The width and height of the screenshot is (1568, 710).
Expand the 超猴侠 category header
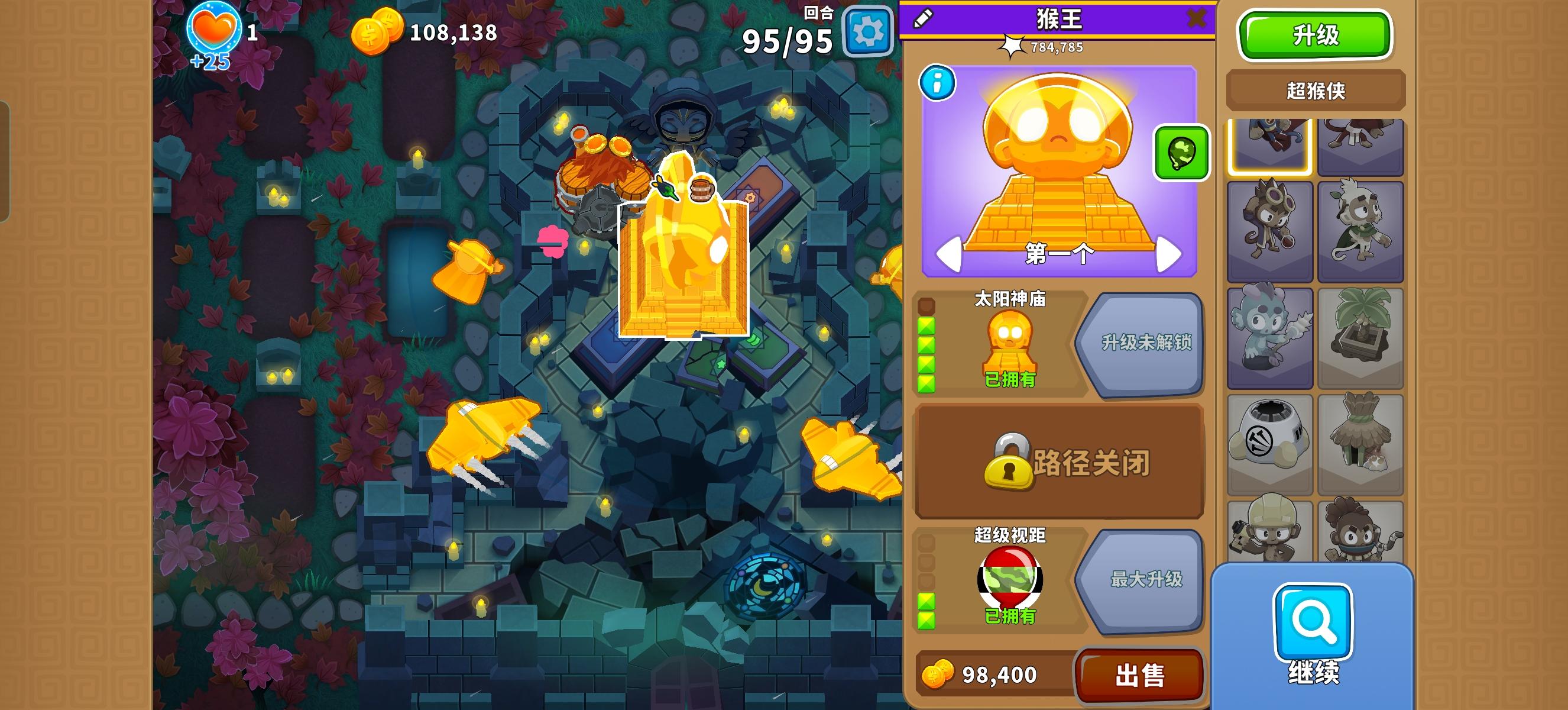coord(1316,89)
